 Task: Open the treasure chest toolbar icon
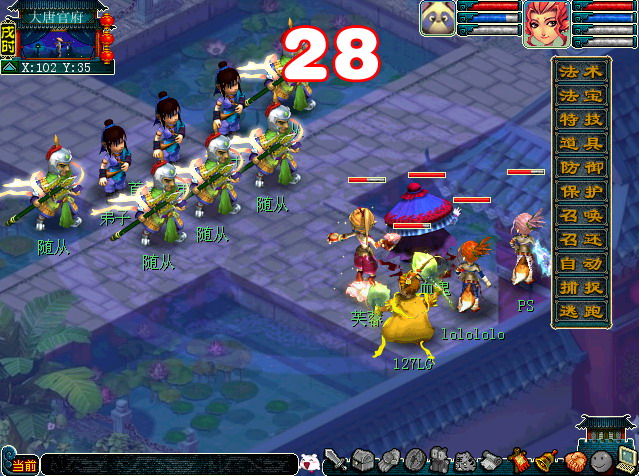[362, 461]
